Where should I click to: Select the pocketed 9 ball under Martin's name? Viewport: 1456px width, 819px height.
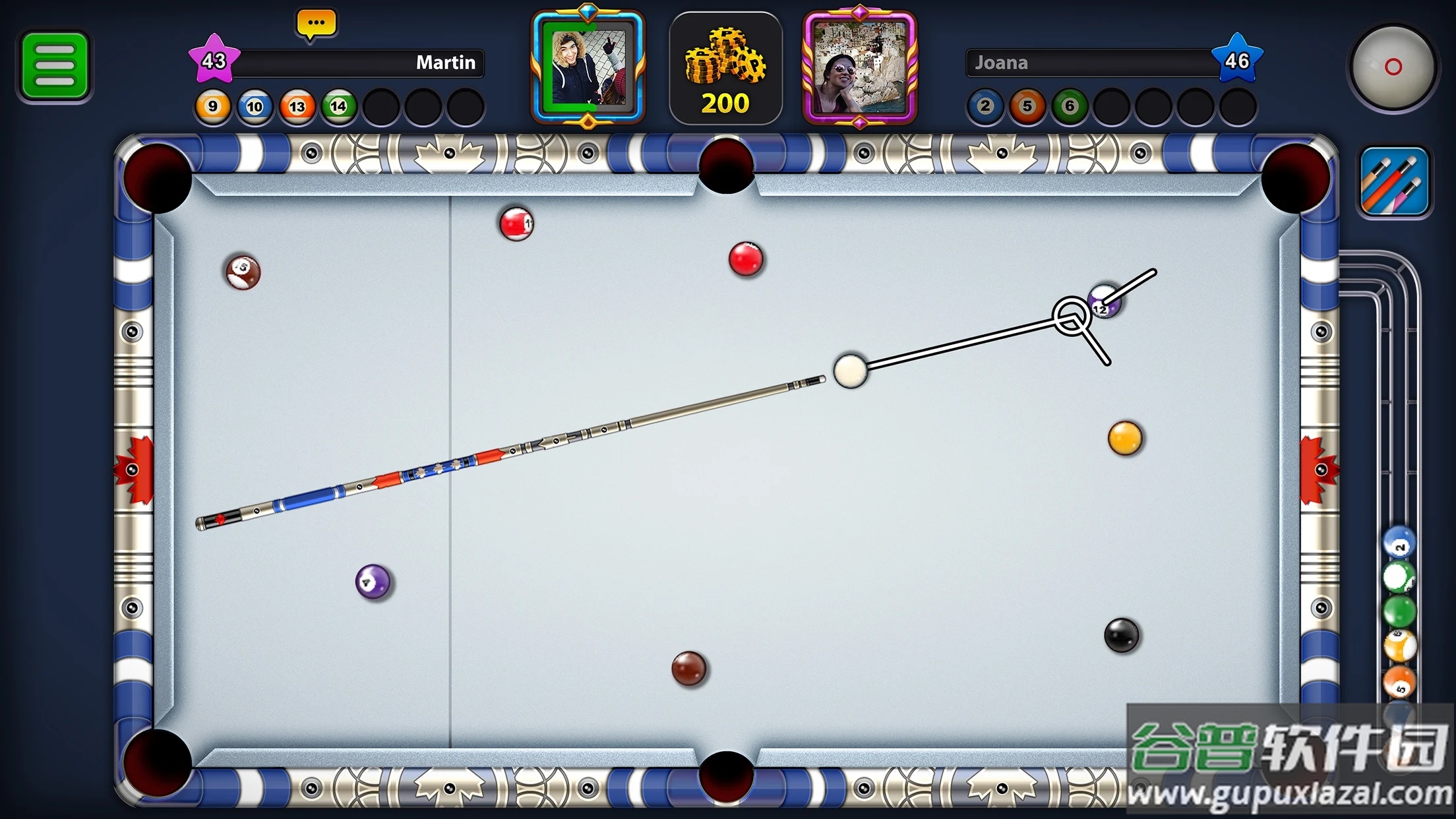tap(212, 106)
